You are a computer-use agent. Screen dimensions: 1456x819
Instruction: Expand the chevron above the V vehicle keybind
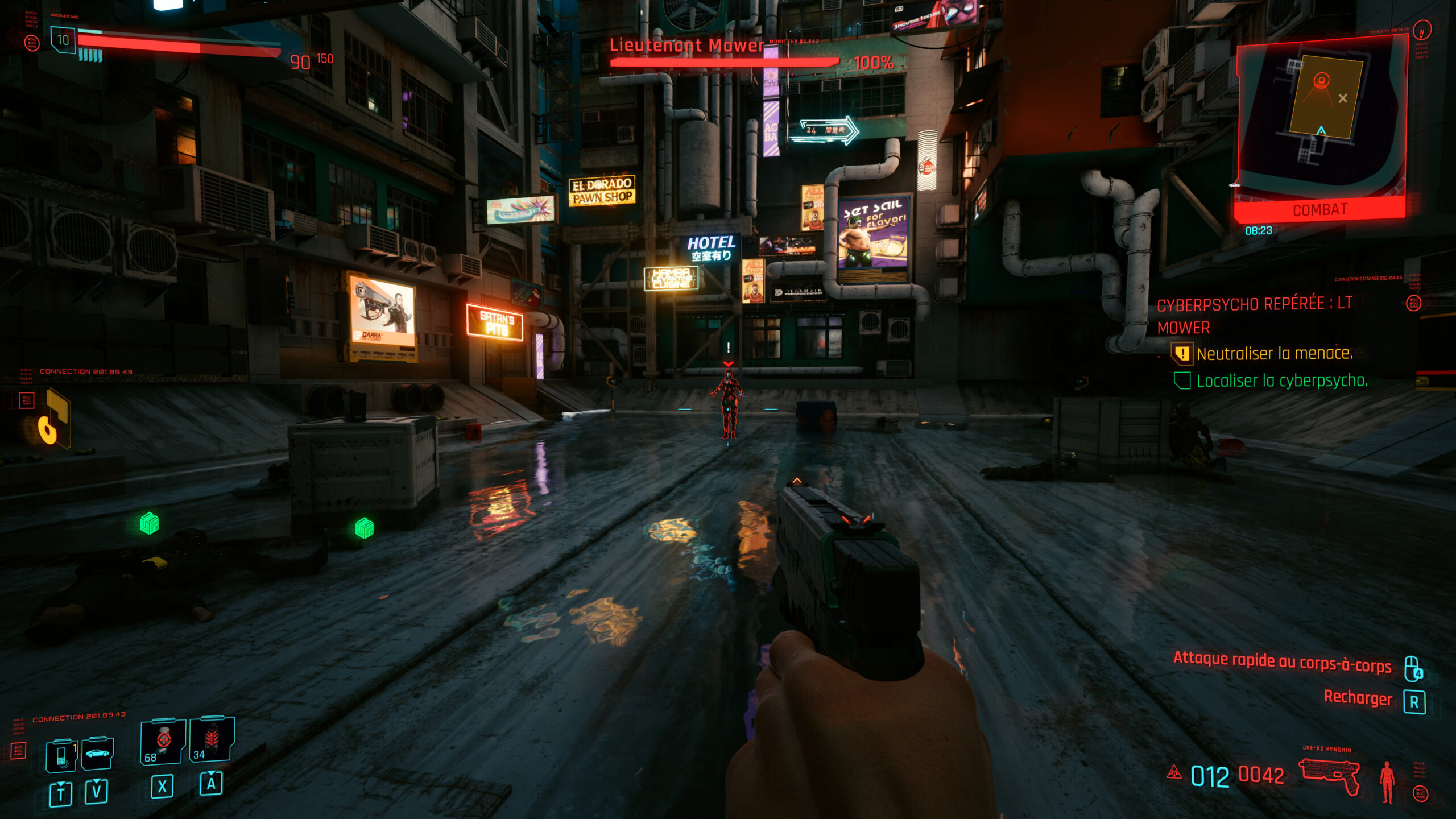pyautogui.click(x=96, y=781)
